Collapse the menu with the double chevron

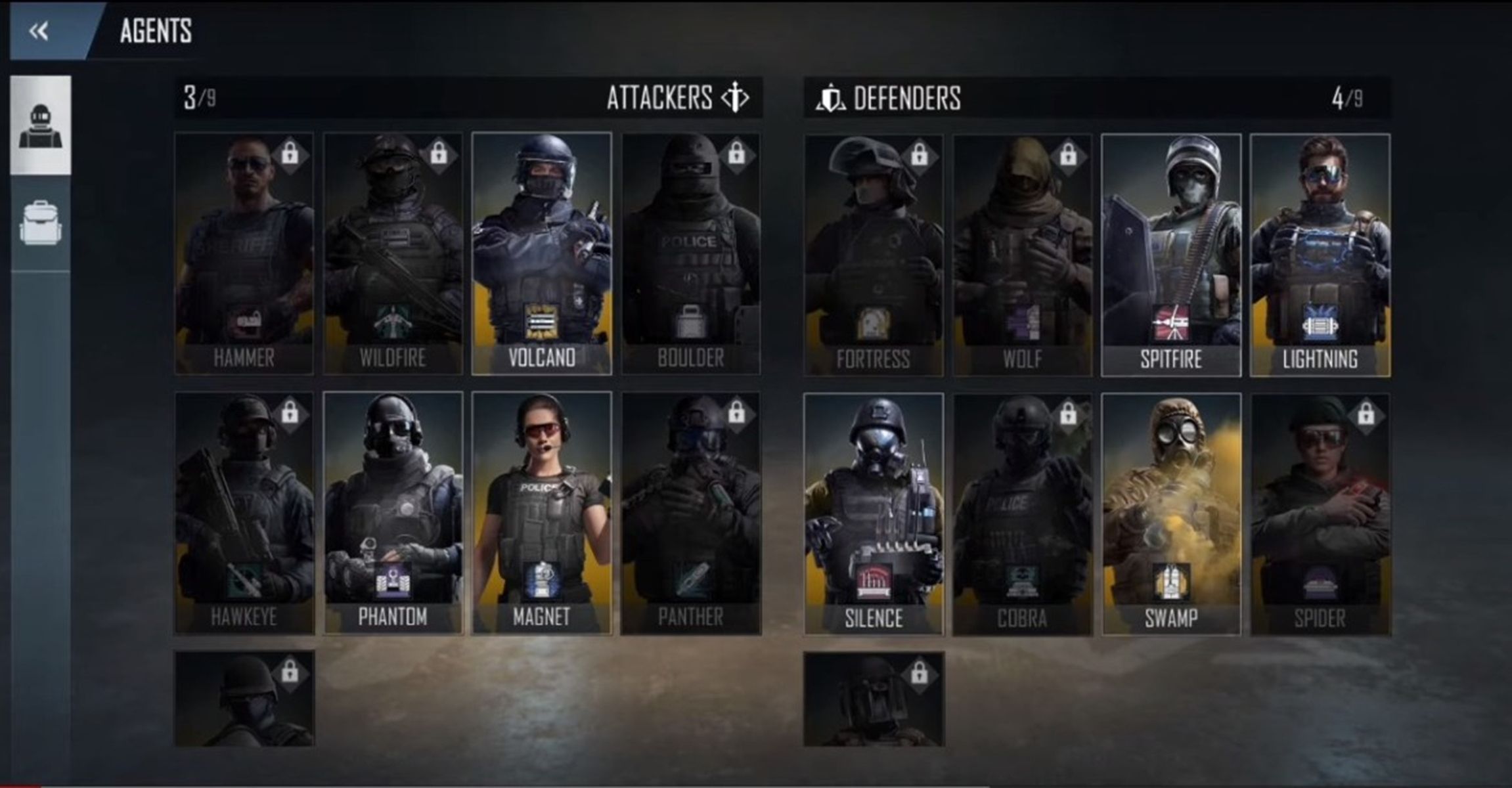click(x=39, y=30)
